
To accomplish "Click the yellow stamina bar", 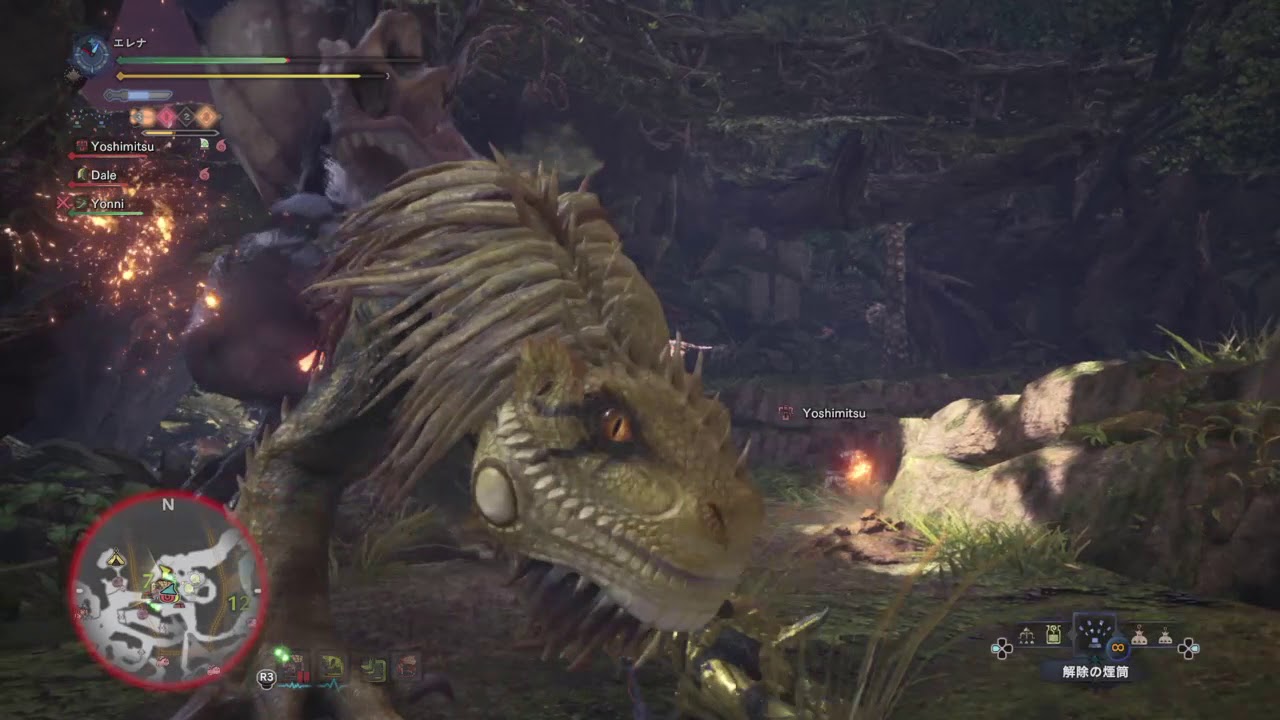I will [x=240, y=75].
